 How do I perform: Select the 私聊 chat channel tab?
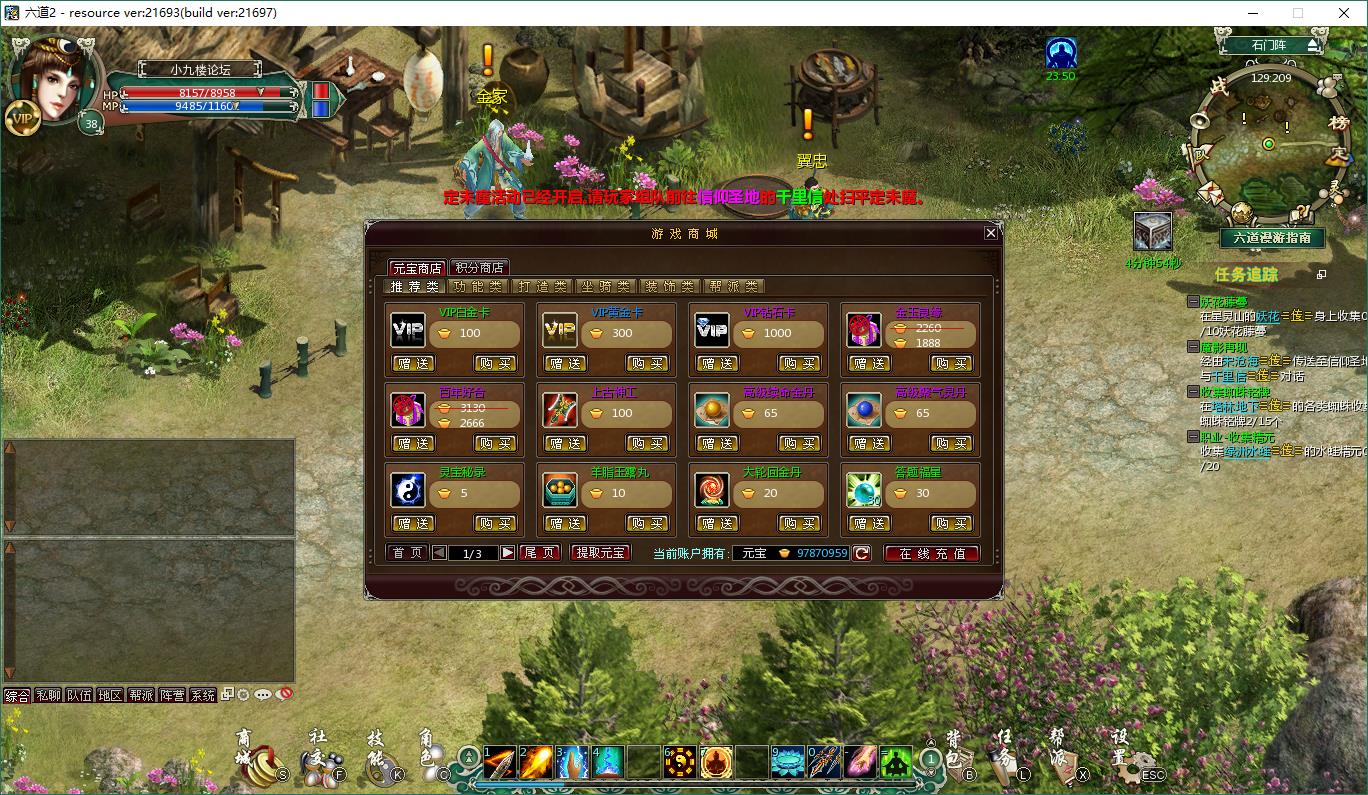pos(49,695)
